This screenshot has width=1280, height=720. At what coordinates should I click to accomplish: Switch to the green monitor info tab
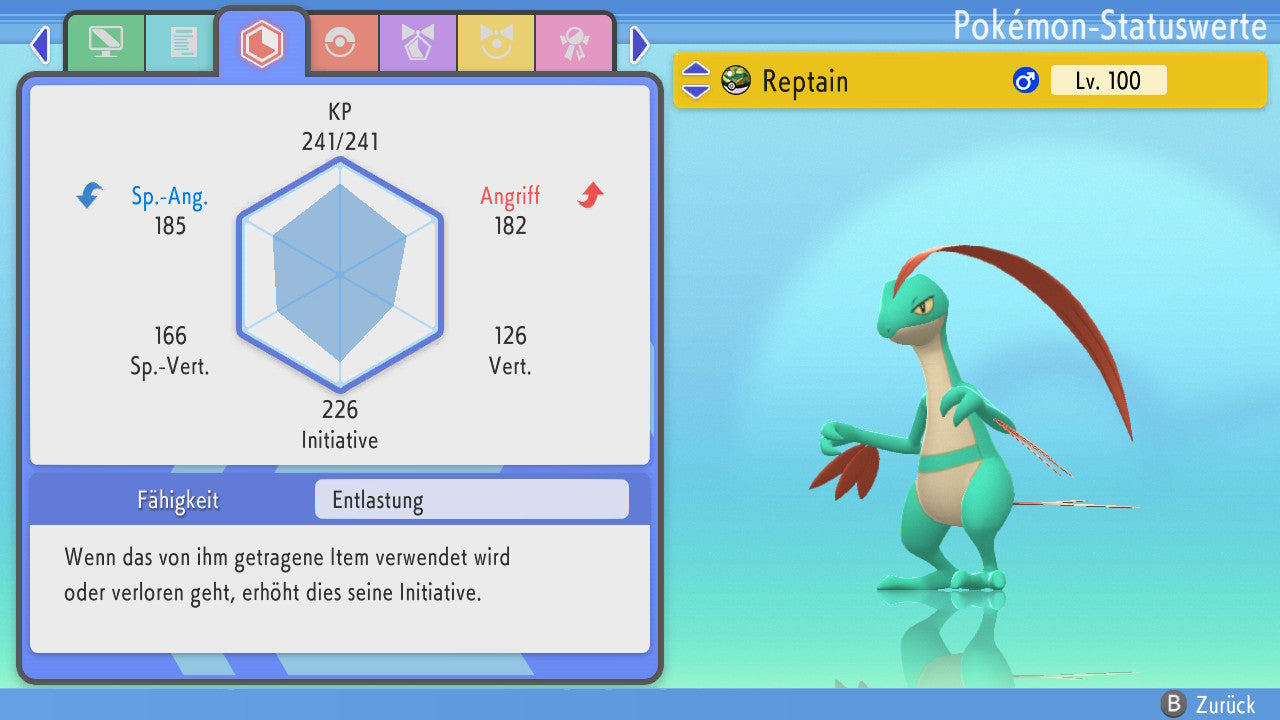[105, 42]
